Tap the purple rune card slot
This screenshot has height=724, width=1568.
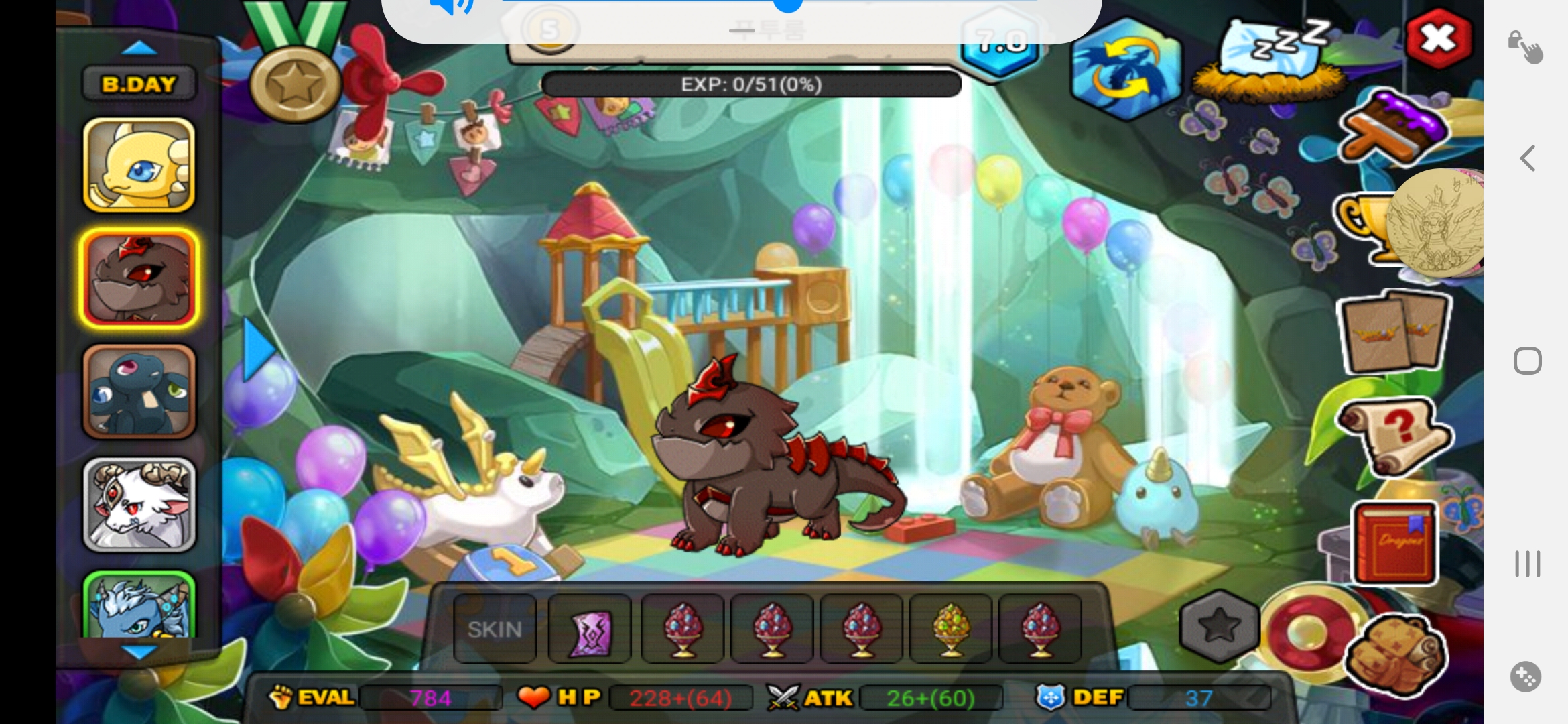[x=590, y=629]
